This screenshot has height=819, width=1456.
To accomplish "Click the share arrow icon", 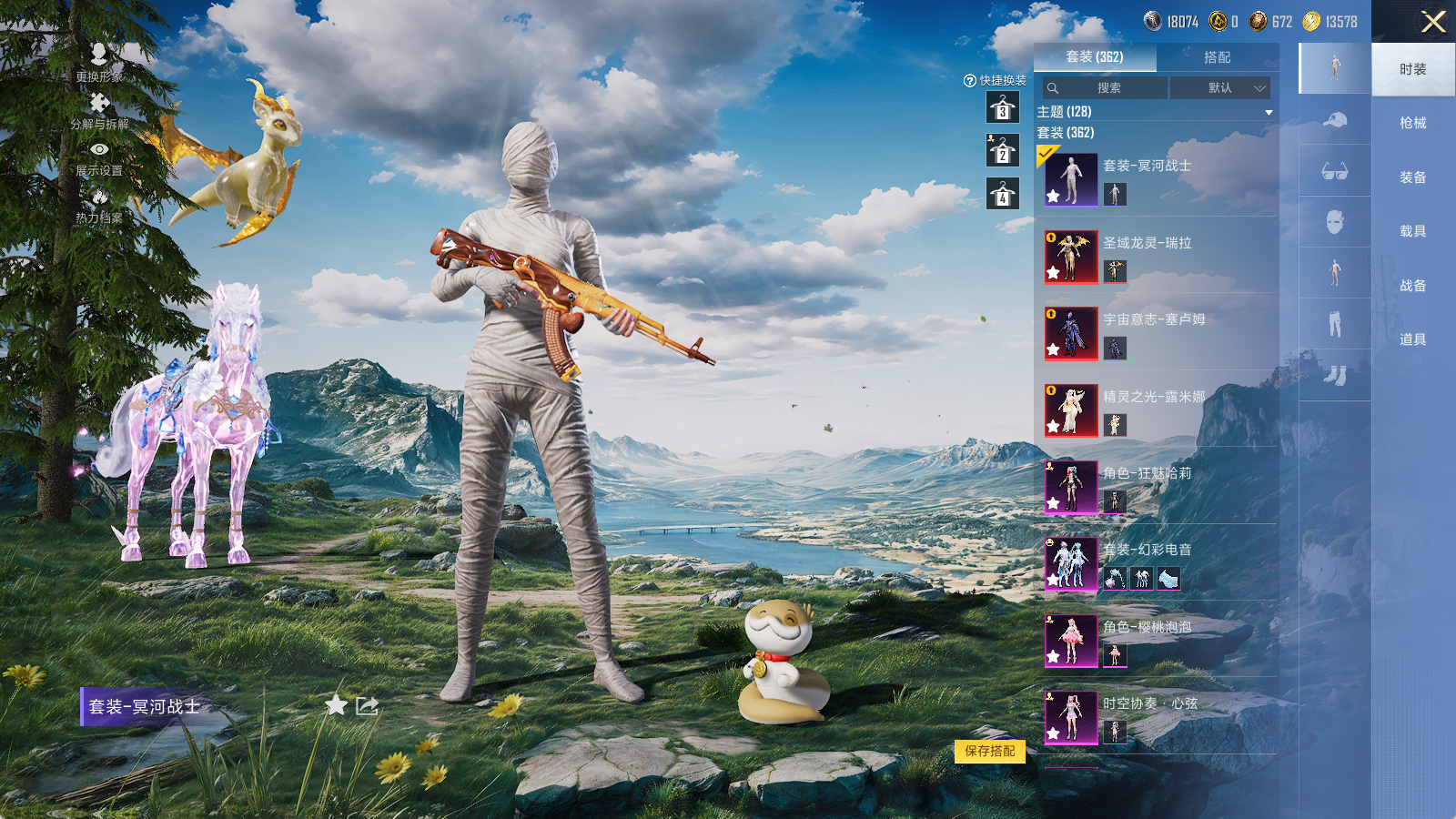I will coord(367,705).
